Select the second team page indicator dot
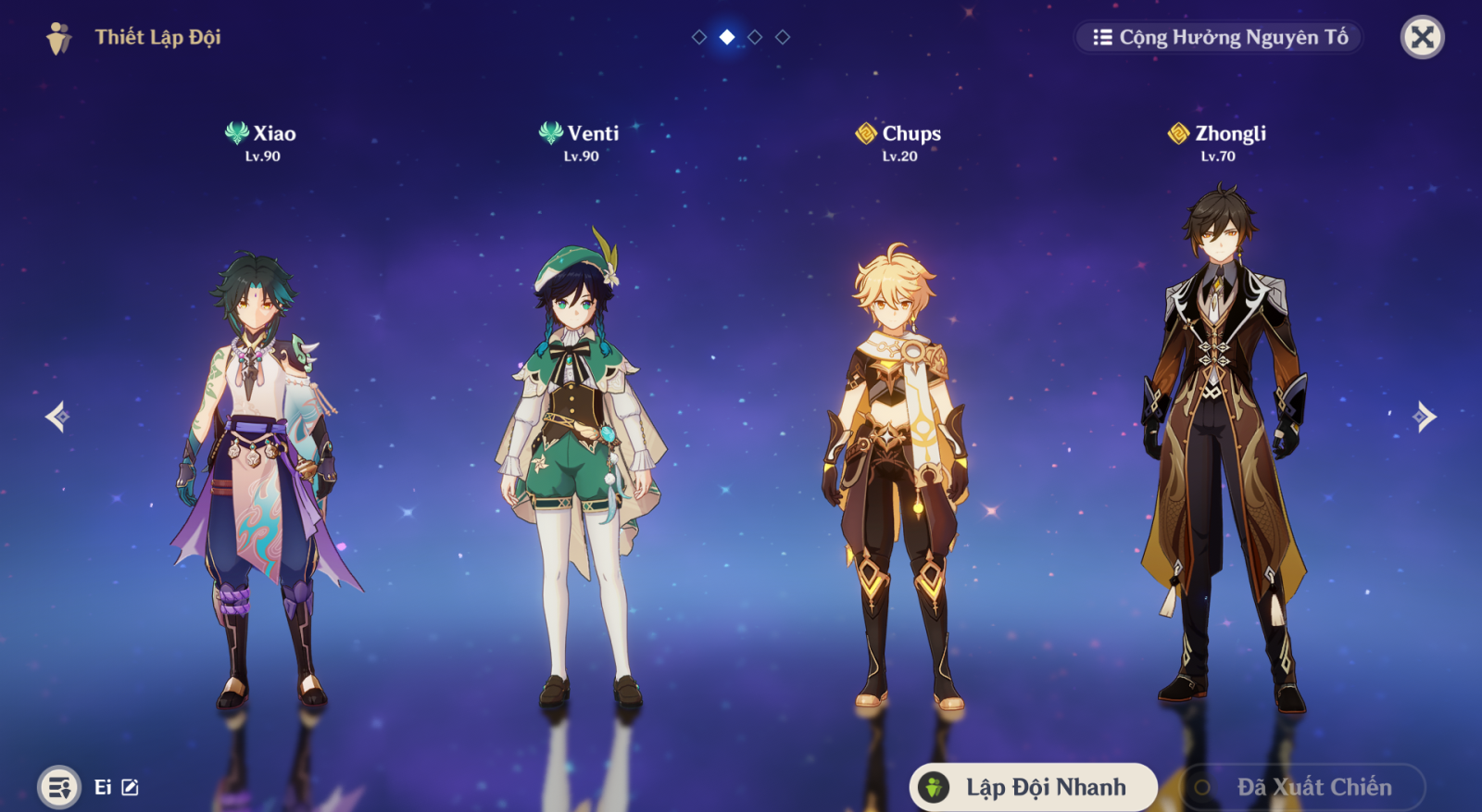The height and width of the screenshot is (812, 1482). pyautogui.click(x=726, y=38)
